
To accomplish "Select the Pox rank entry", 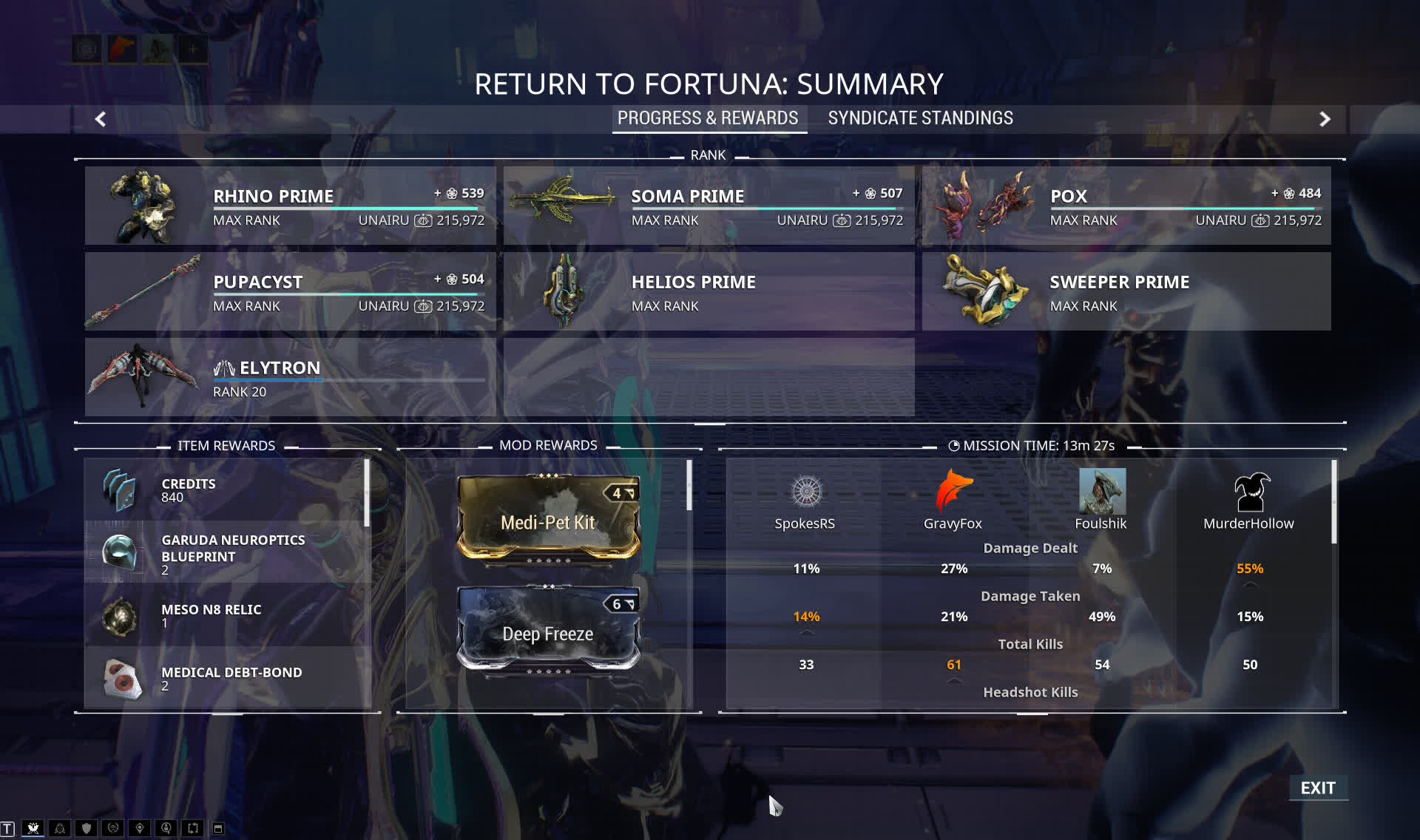I will [x=1126, y=206].
